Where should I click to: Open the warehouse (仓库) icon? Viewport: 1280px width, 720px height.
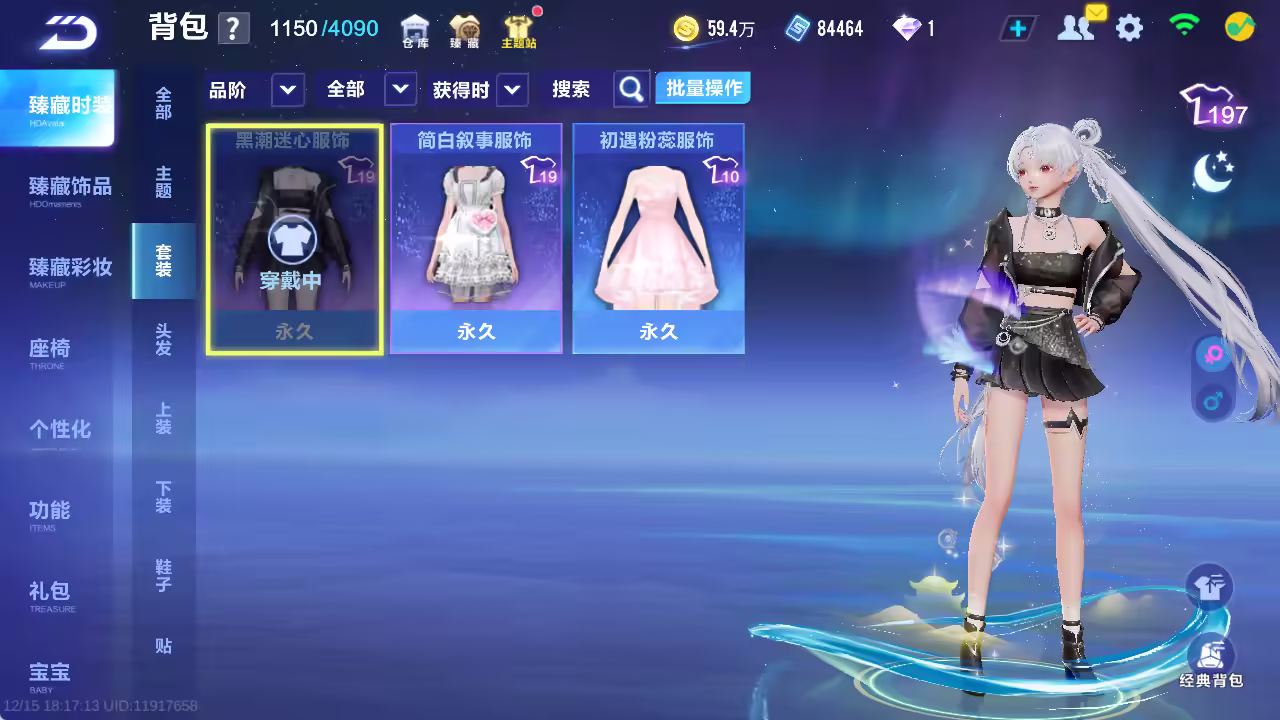pos(415,31)
